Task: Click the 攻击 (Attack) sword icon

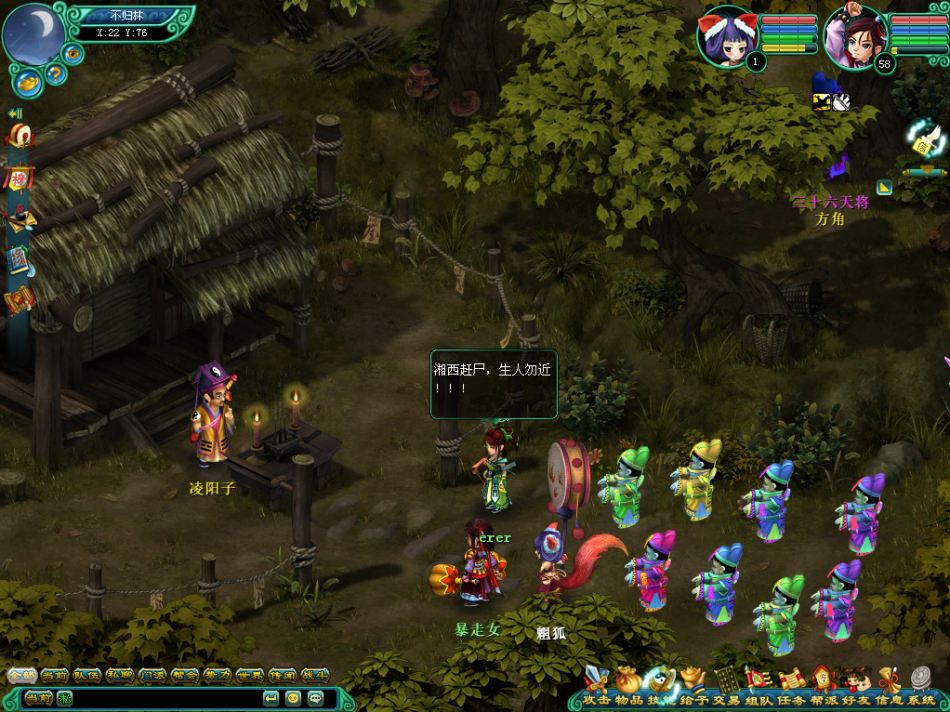Action: tap(596, 682)
